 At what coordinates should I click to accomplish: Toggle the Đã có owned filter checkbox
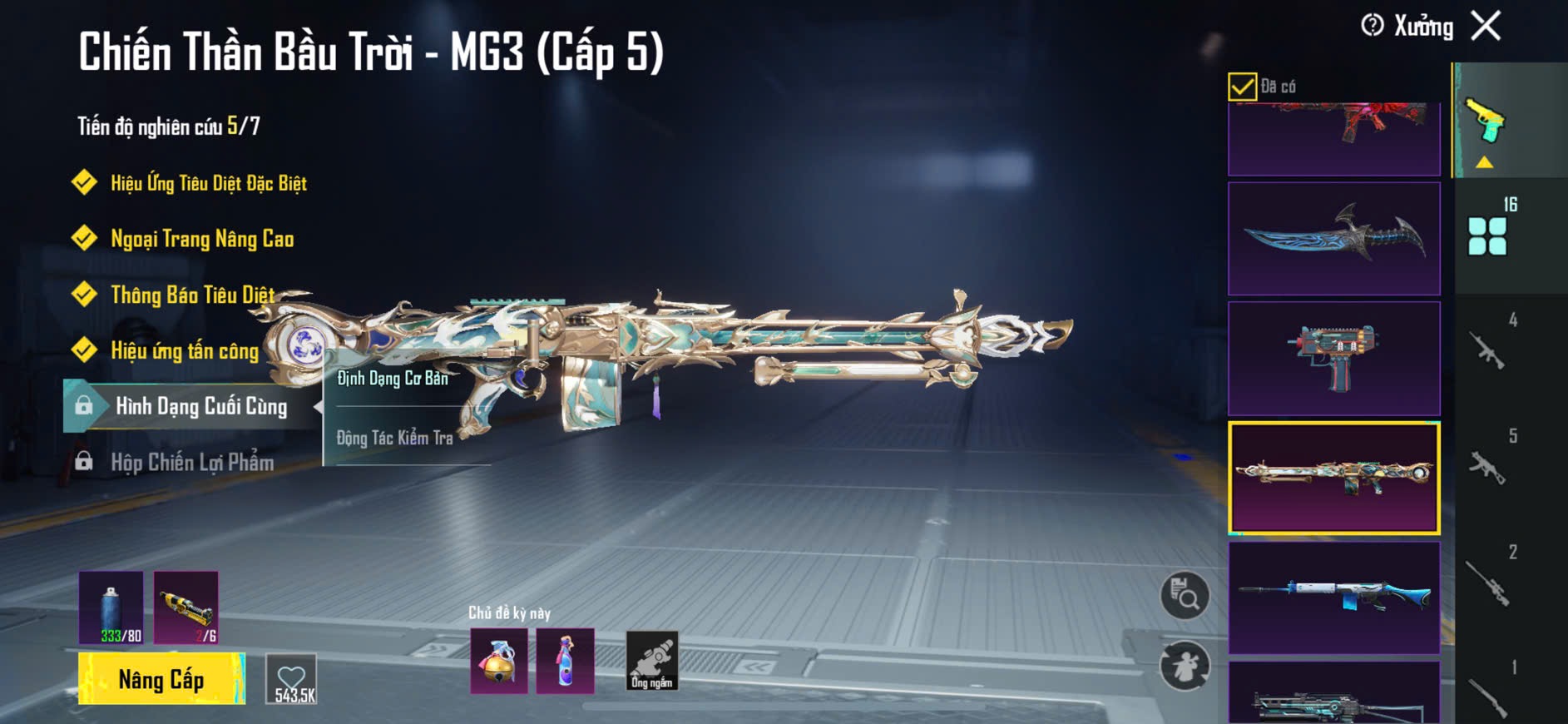[x=1242, y=87]
